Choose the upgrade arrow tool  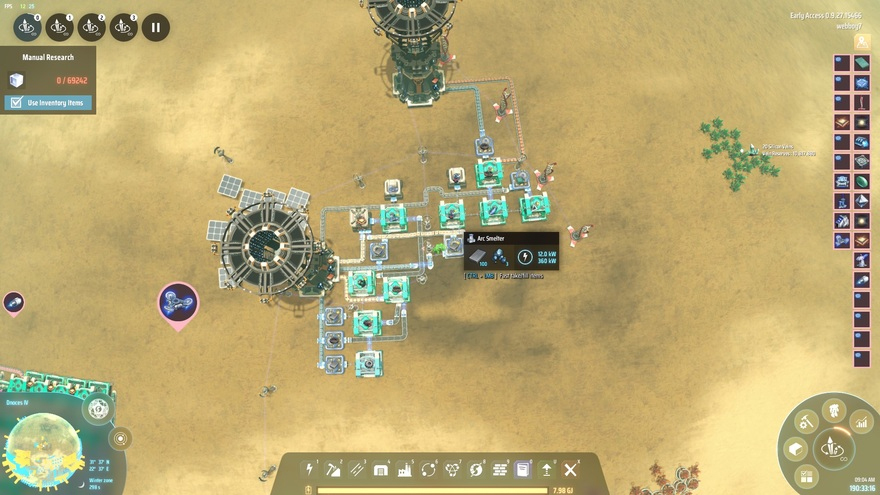click(546, 469)
